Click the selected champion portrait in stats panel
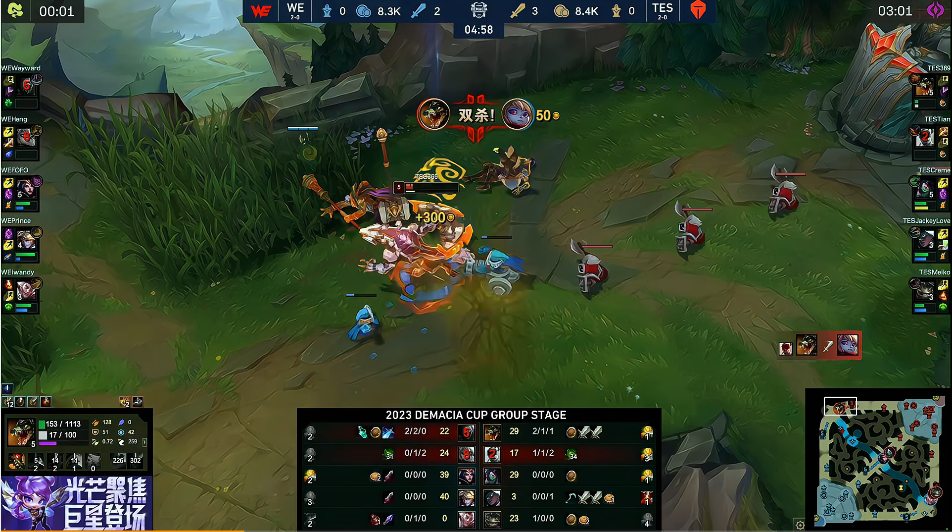Image resolution: width=952 pixels, height=532 pixels. tap(19, 432)
